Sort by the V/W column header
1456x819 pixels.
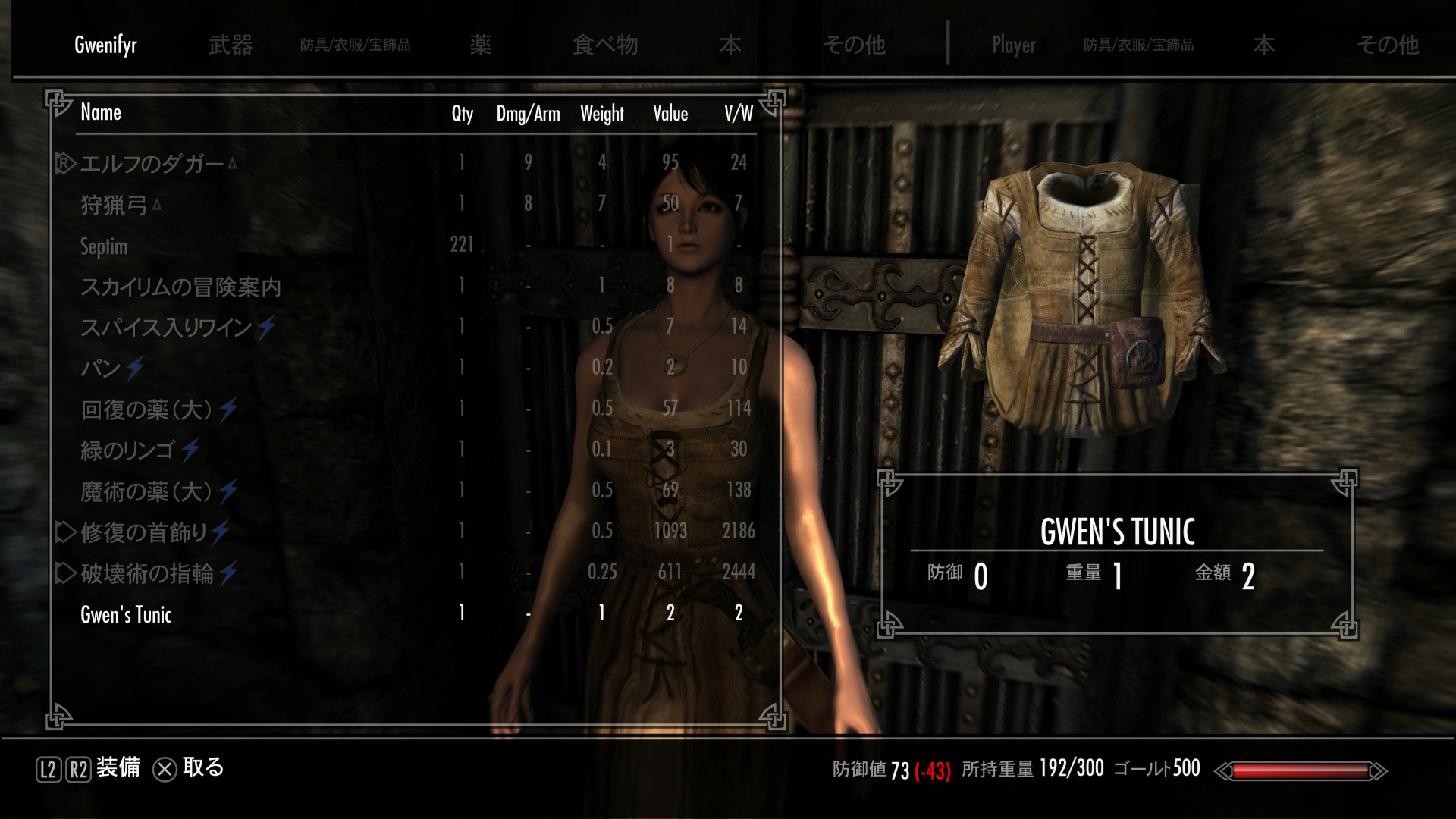pos(738,114)
